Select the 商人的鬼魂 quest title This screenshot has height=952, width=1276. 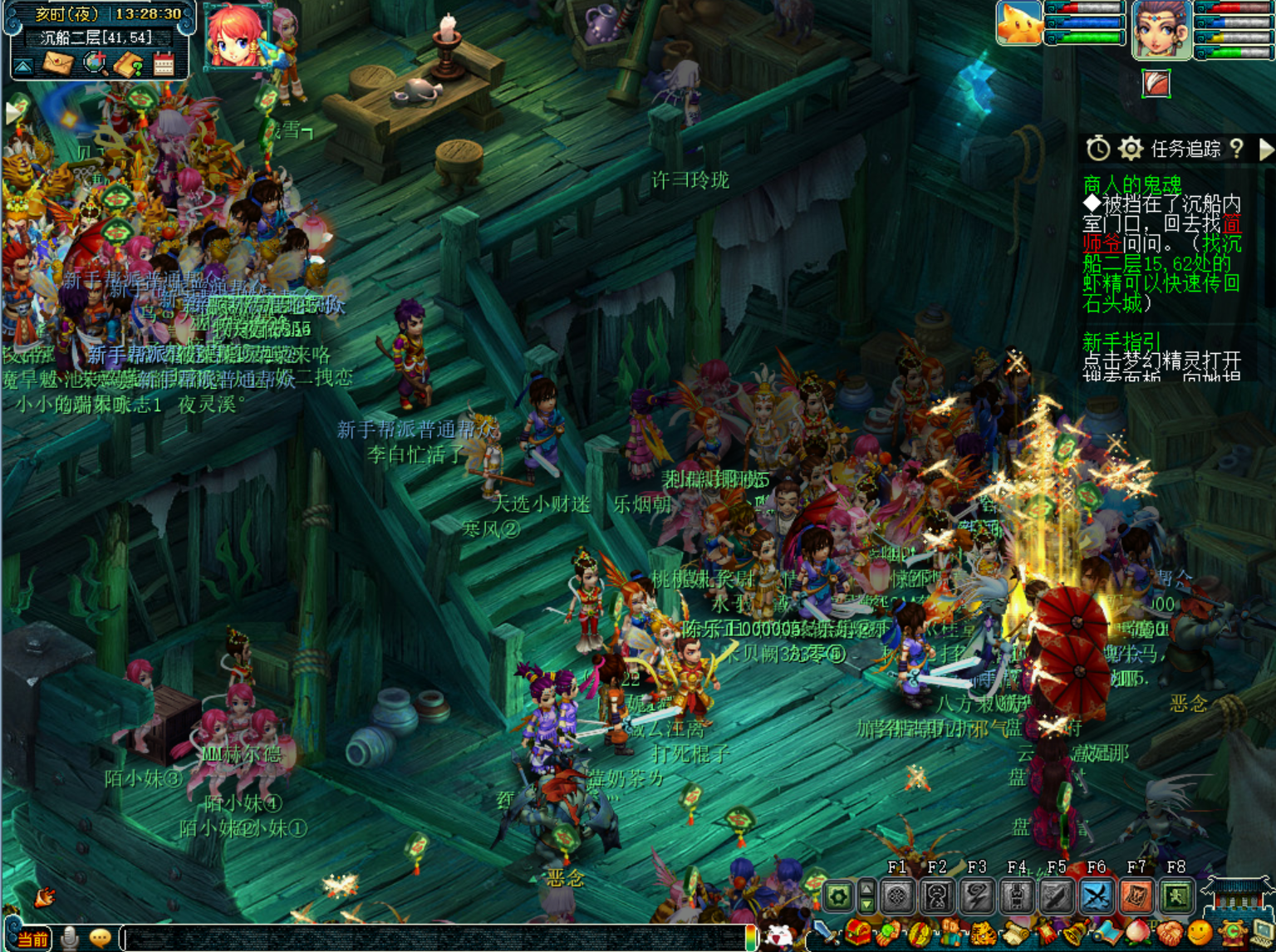[x=1131, y=184]
